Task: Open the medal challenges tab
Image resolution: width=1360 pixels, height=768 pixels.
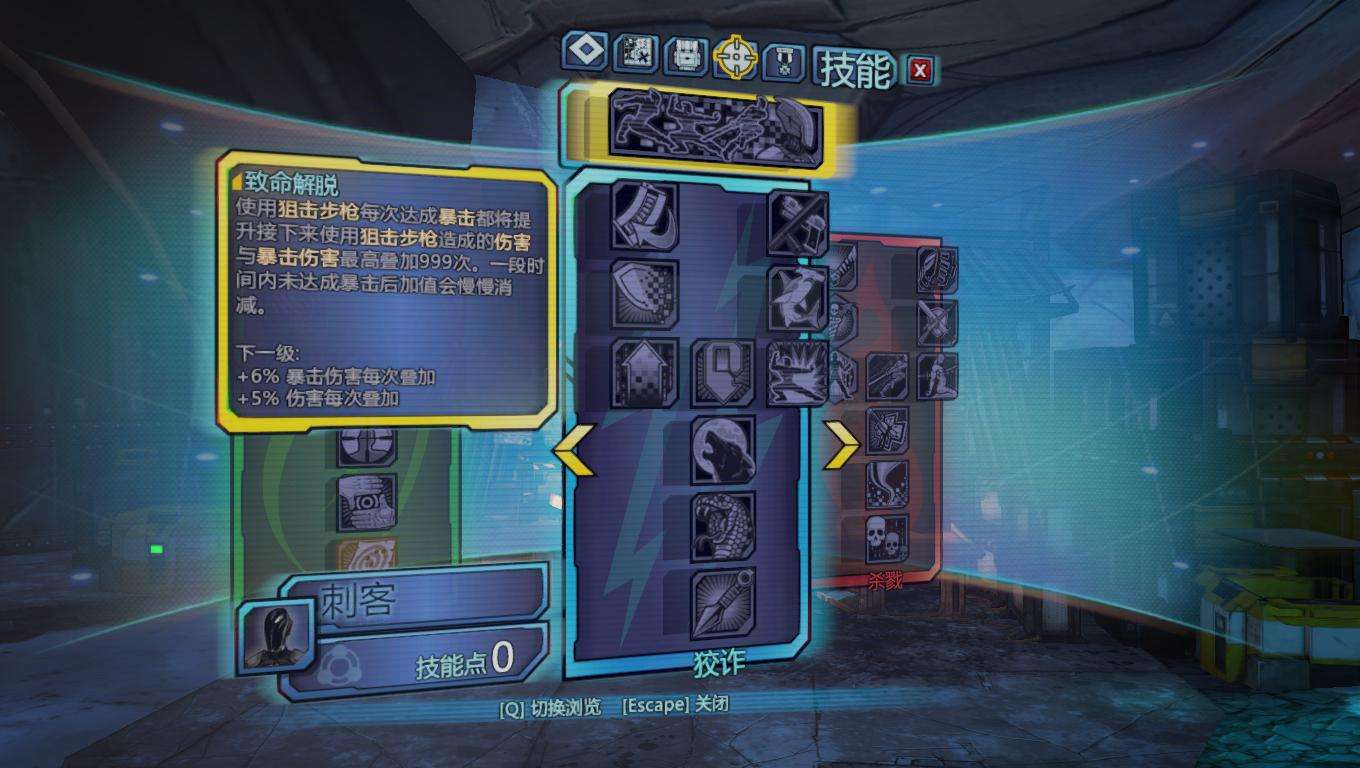Action: (x=784, y=63)
